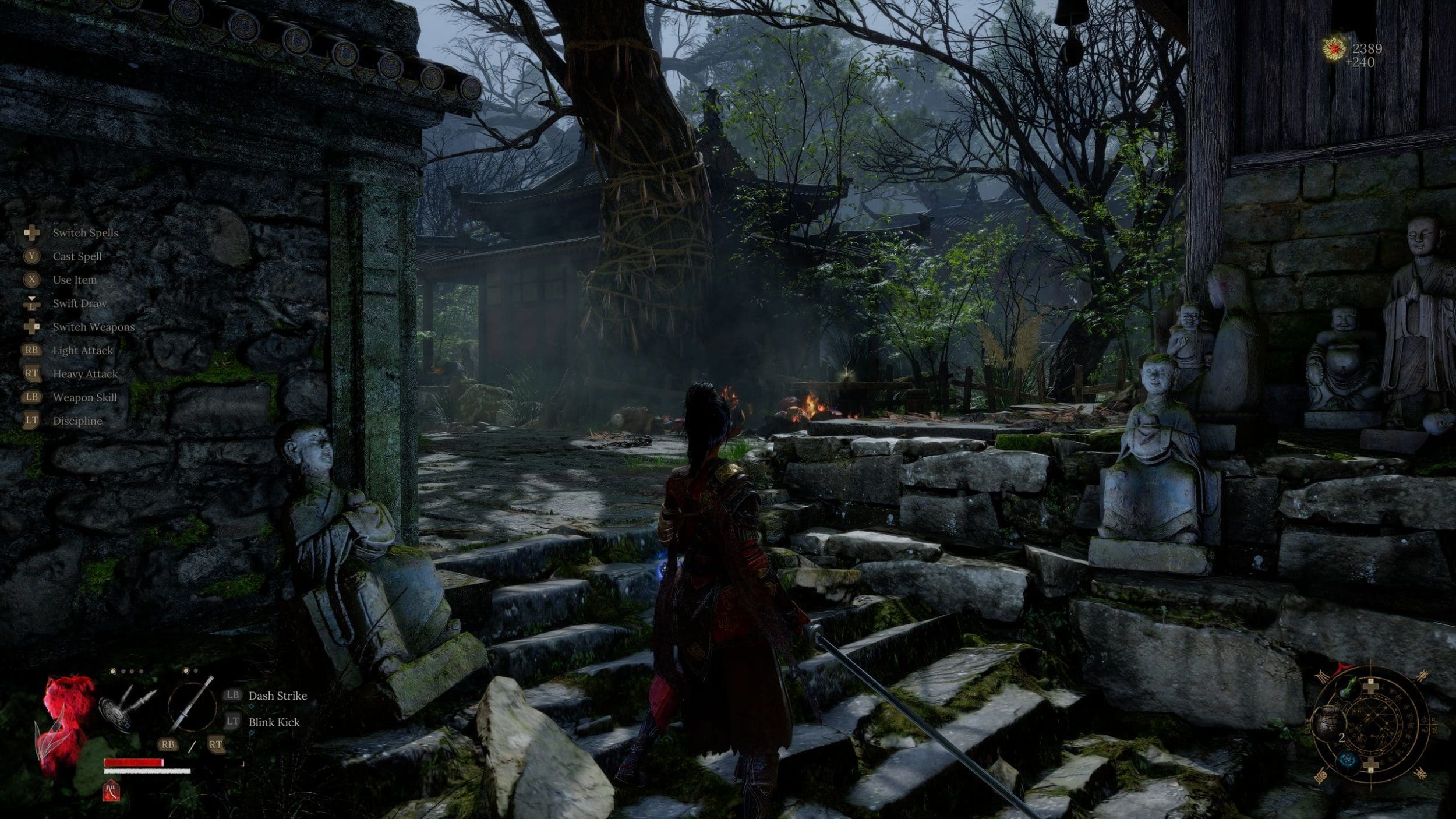Click the Dash Strike skill label
1456x819 pixels.
[x=277, y=696]
